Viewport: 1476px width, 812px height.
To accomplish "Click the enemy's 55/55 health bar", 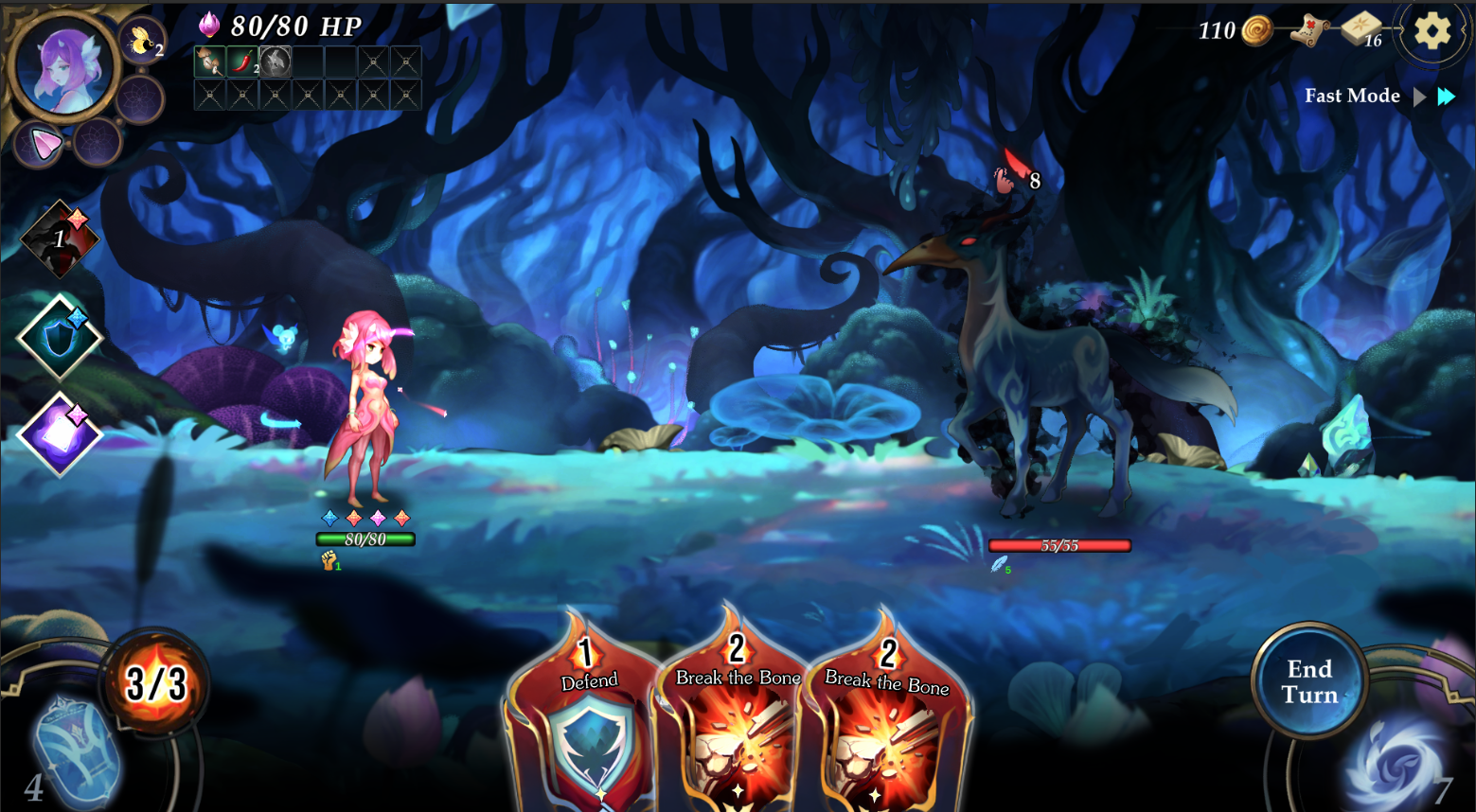I will pyautogui.click(x=1058, y=544).
